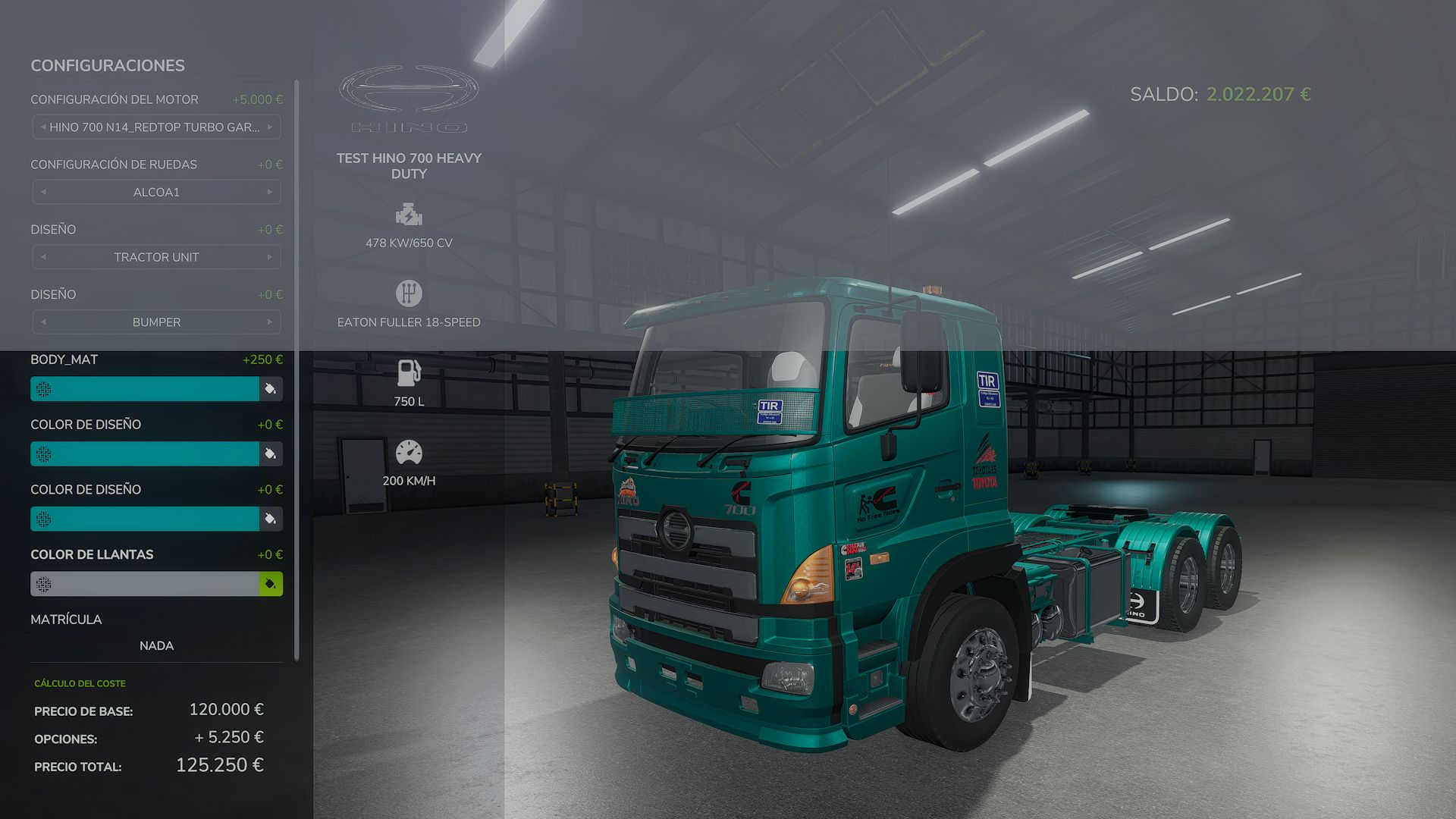Switch BUMPER design with the left arrow
Viewport: 1456px width, 819px height.
pyautogui.click(x=42, y=322)
